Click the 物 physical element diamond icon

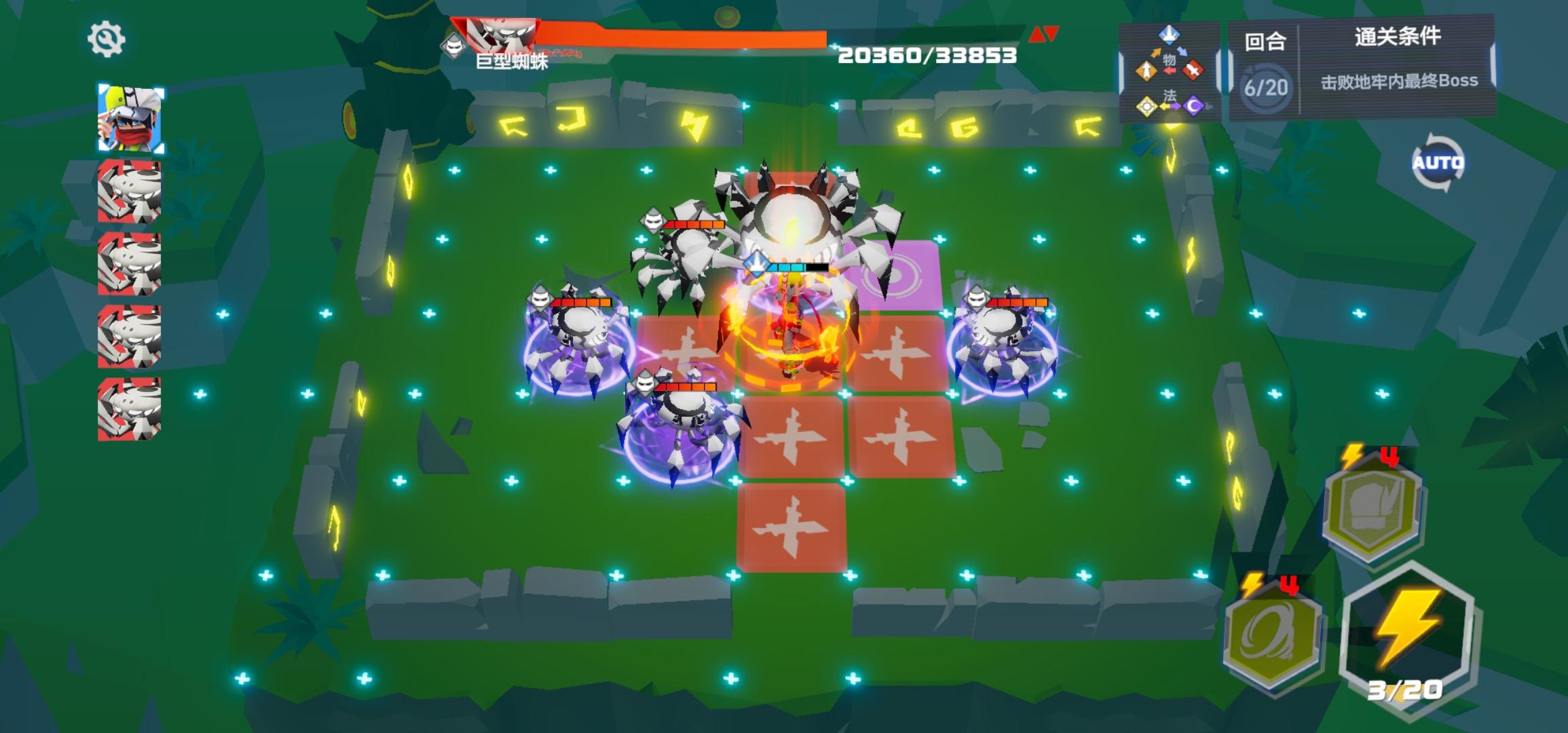tap(1170, 60)
